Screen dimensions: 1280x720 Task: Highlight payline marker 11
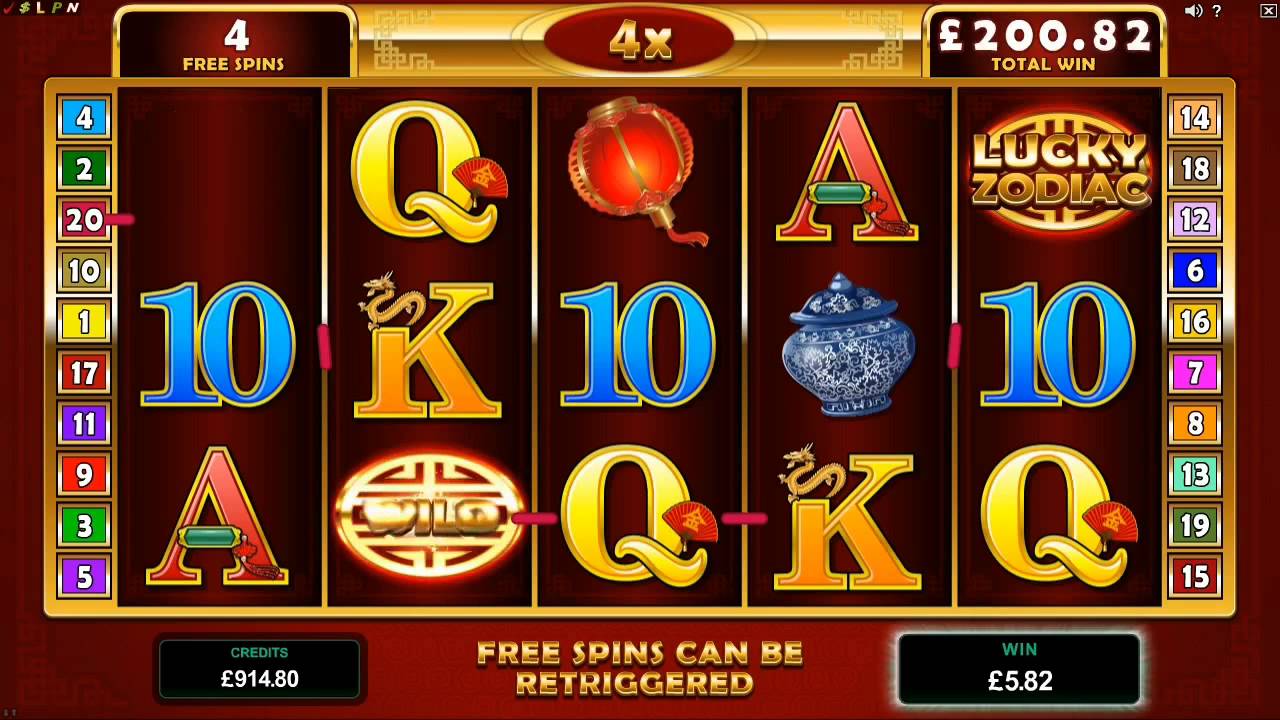pyautogui.click(x=84, y=424)
